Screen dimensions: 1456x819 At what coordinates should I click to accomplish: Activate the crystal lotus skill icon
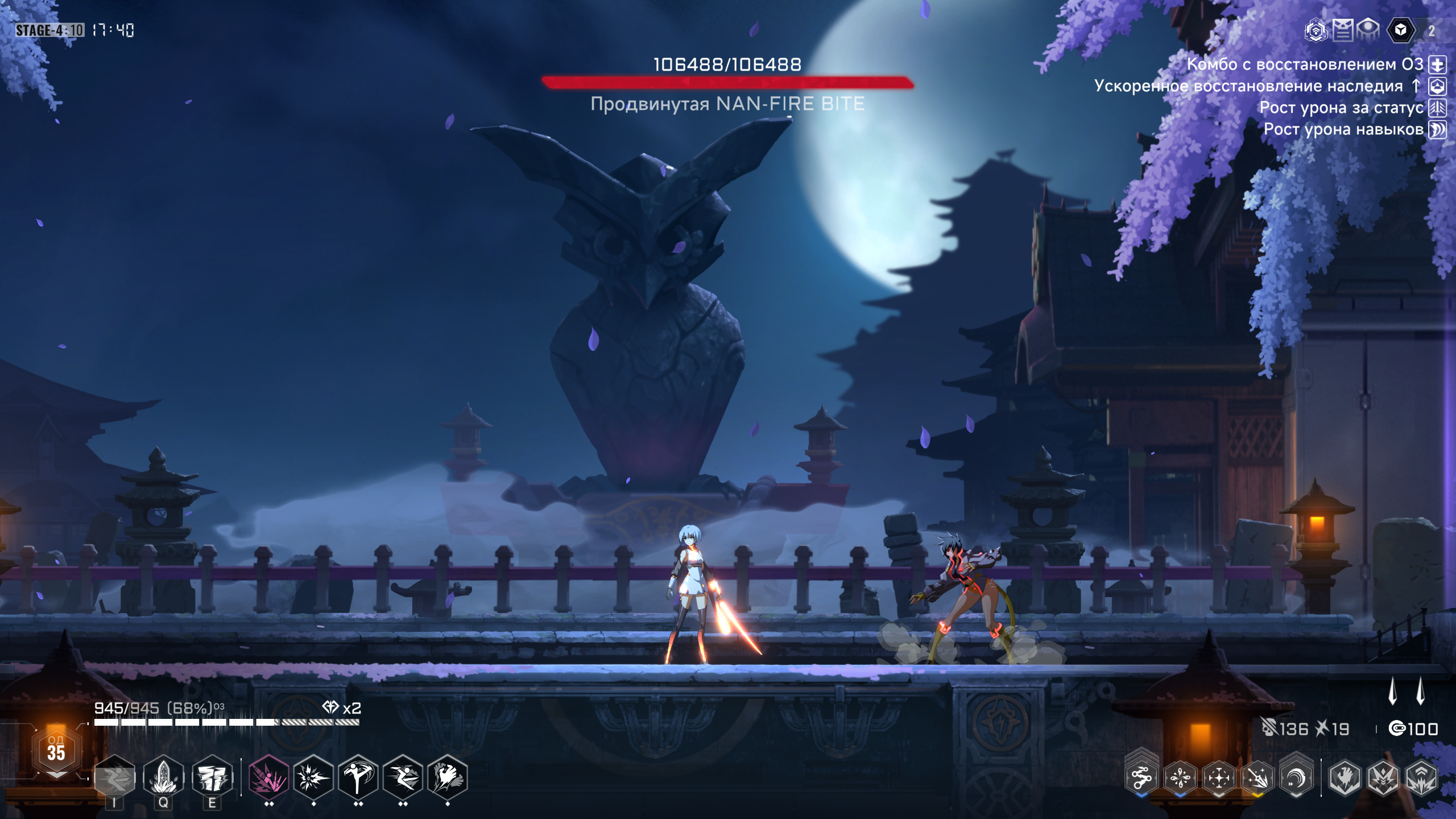pos(163,777)
